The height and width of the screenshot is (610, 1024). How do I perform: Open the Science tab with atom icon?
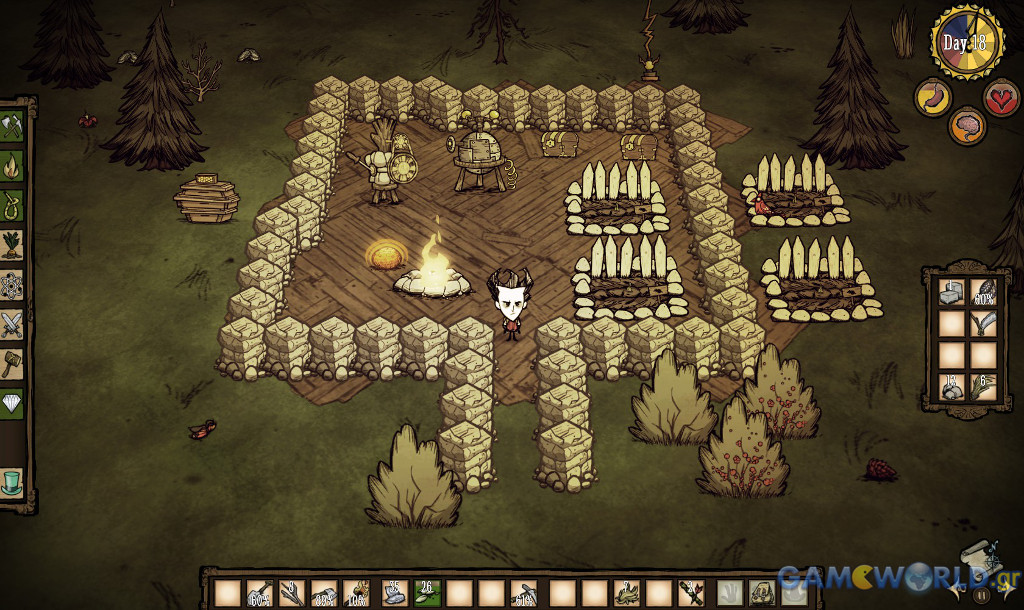tap(13, 284)
